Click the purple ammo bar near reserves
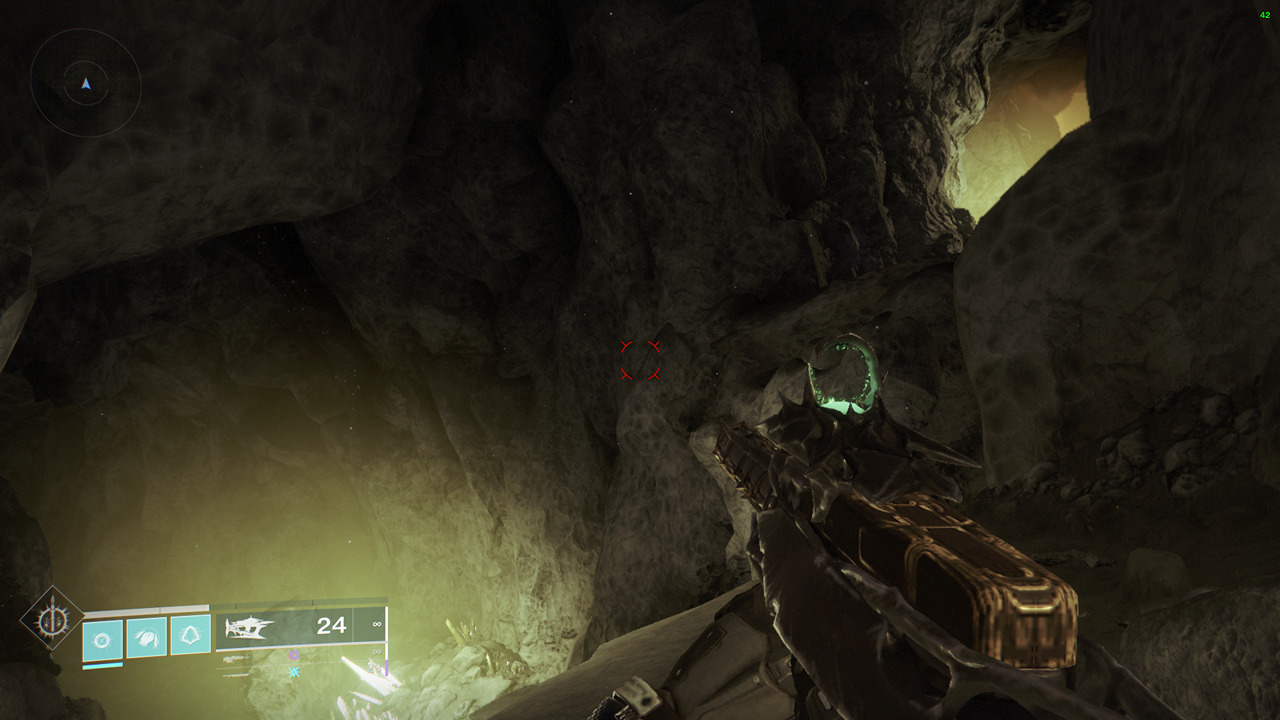Viewport: 1280px width, 720px height. (386, 665)
